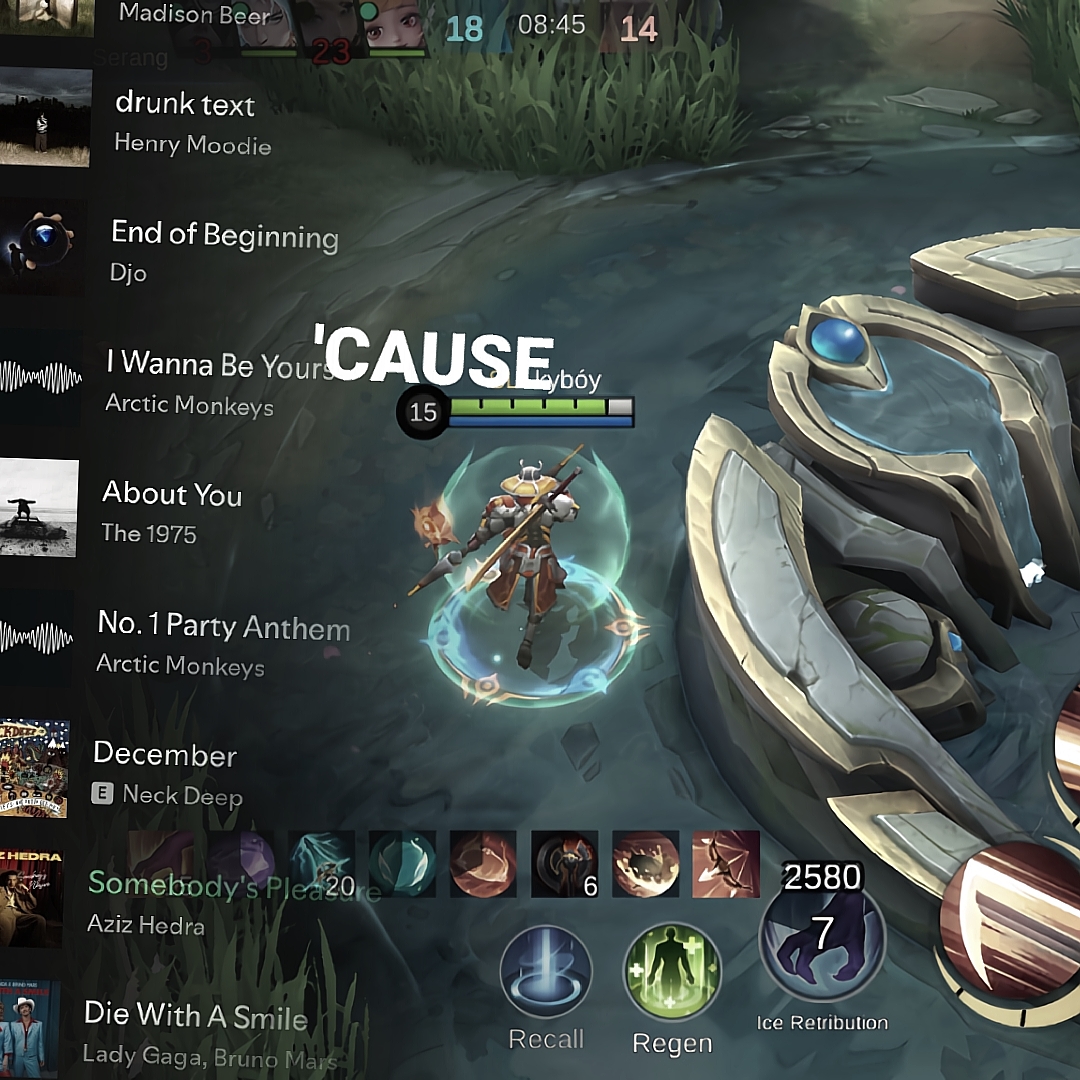The height and width of the screenshot is (1080, 1080).
Task: Activate the Regen ability
Action: coord(672,972)
